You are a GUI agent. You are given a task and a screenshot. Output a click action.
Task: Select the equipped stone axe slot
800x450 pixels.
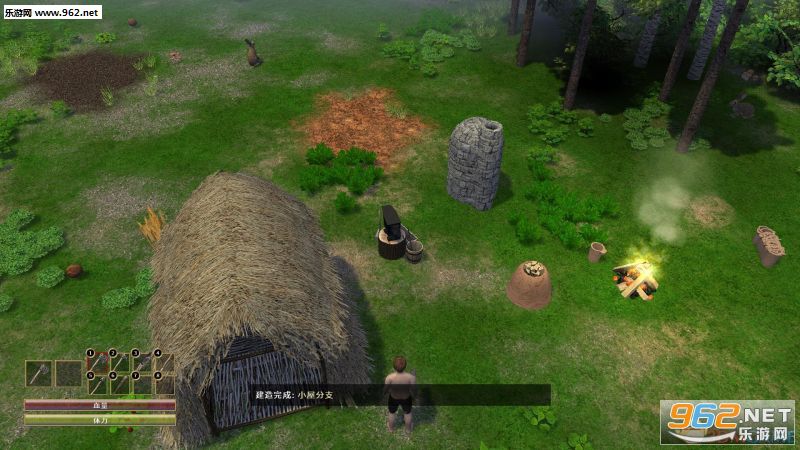(x=38, y=373)
